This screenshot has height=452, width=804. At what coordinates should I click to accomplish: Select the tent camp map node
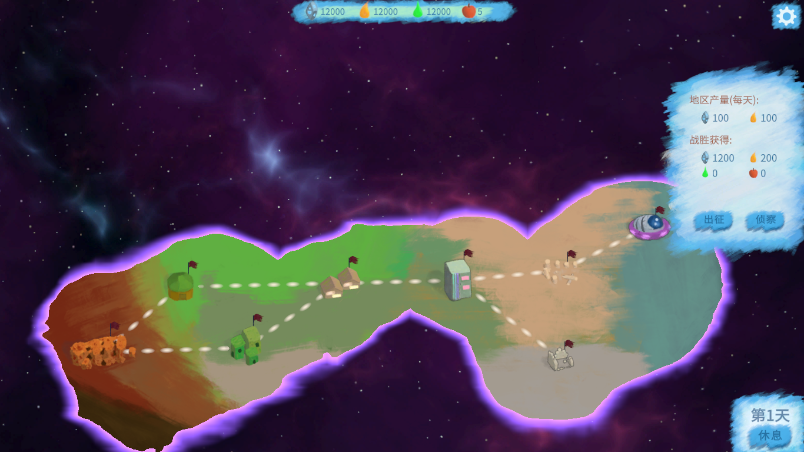(x=341, y=280)
